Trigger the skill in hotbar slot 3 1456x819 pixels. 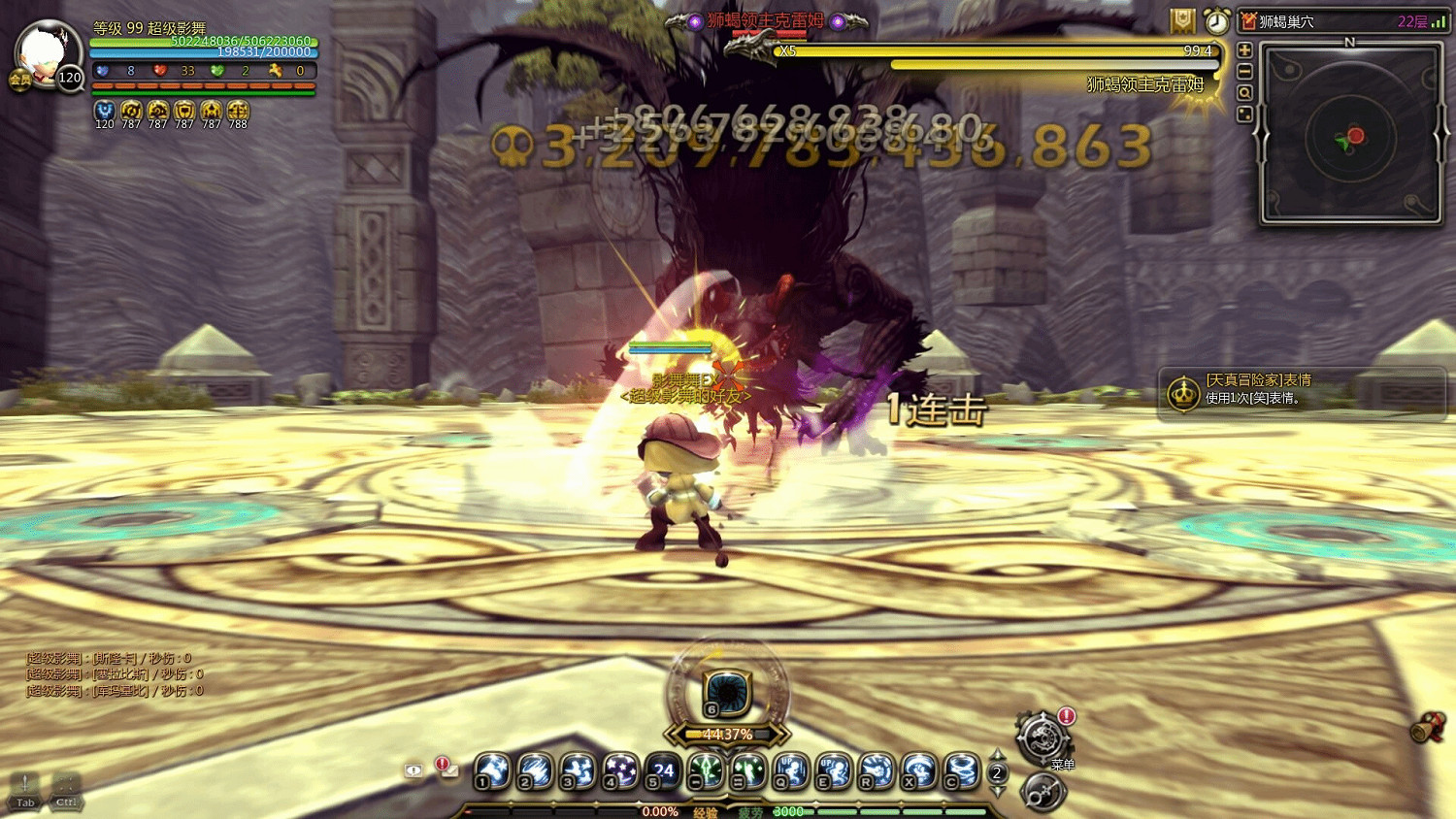579,770
